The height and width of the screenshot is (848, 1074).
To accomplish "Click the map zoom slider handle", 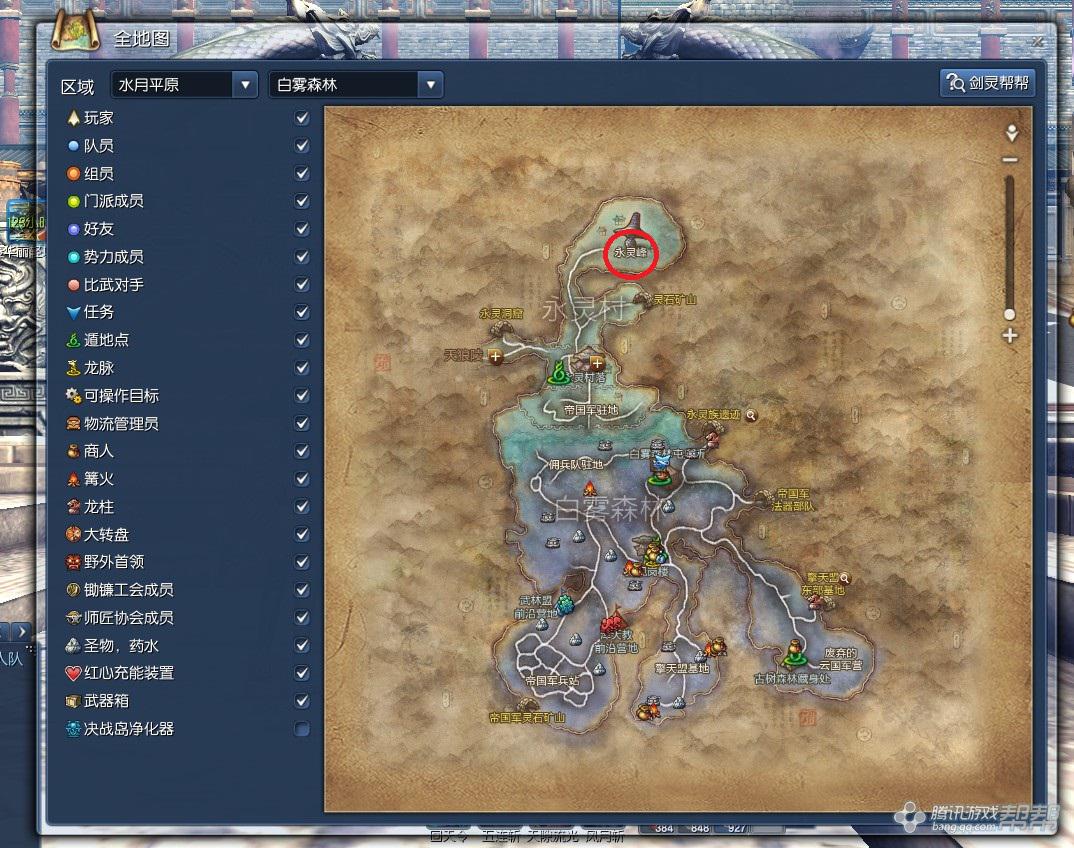I will click(1010, 314).
